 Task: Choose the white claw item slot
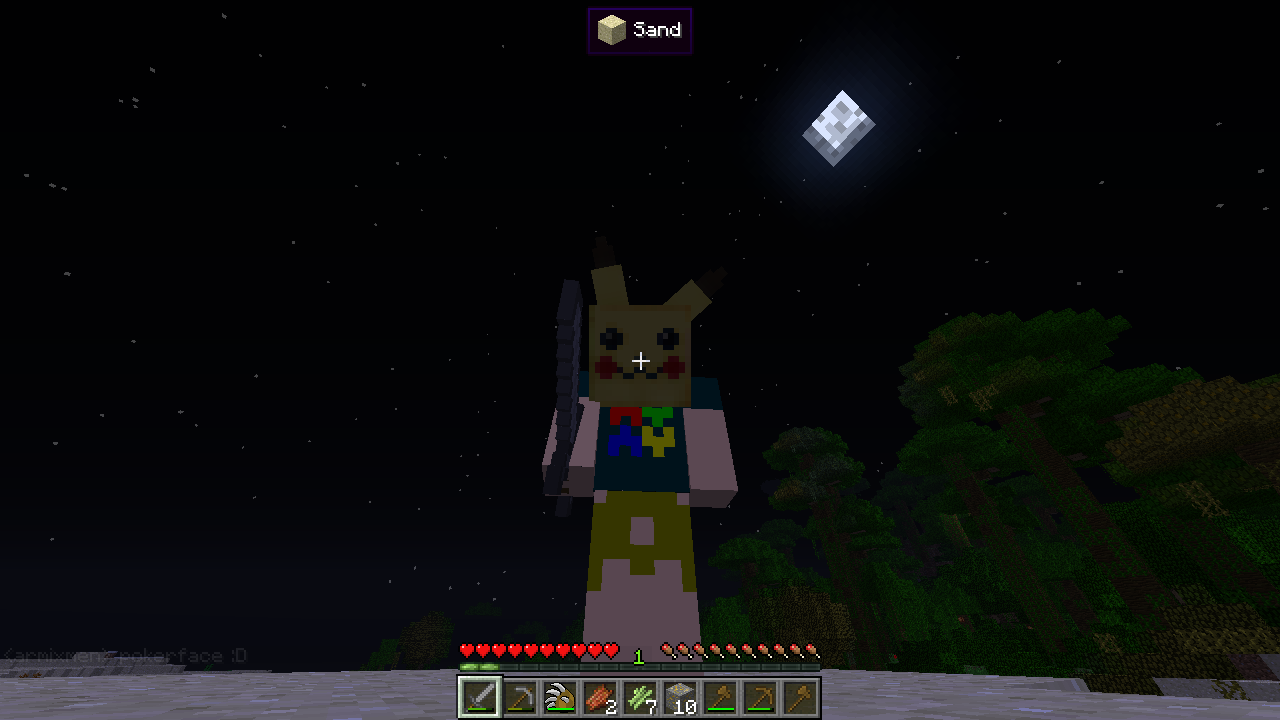559,697
